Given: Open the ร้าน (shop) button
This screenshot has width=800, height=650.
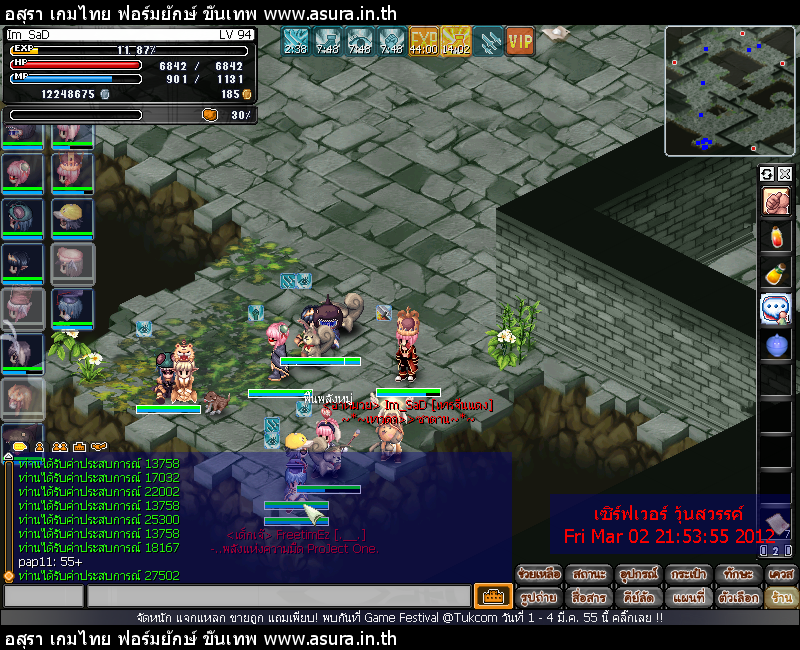Looking at the screenshot, I should (x=781, y=597).
